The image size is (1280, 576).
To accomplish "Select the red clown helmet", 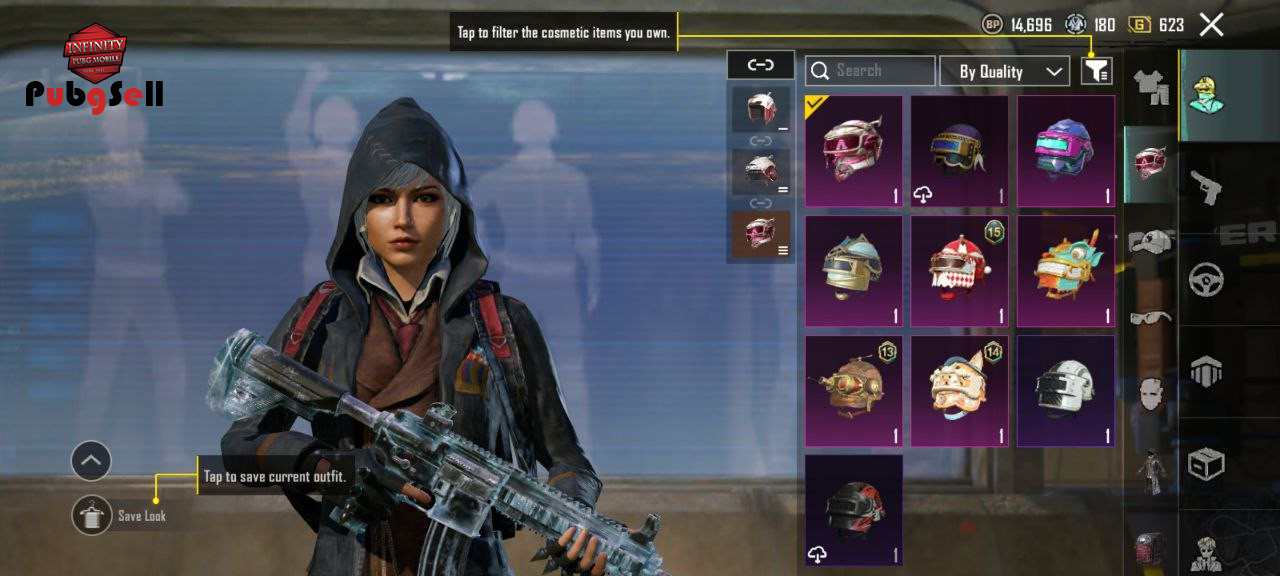I will (x=959, y=271).
